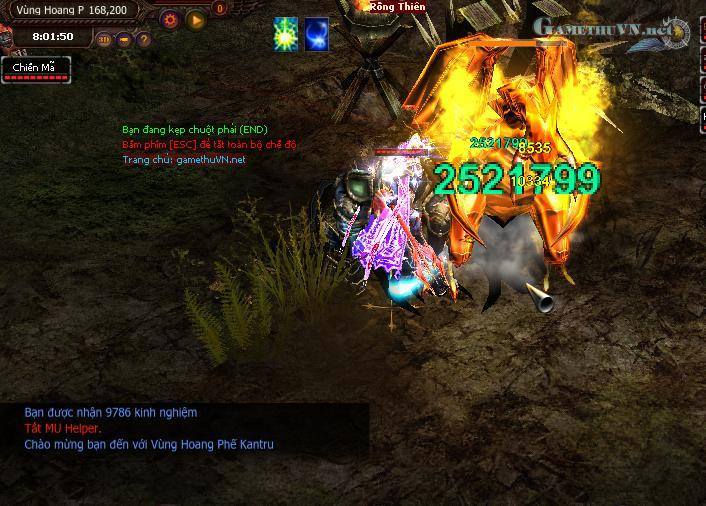The width and height of the screenshot is (706, 506).
Task: Click the small round button beside 3D
Action: [124, 40]
